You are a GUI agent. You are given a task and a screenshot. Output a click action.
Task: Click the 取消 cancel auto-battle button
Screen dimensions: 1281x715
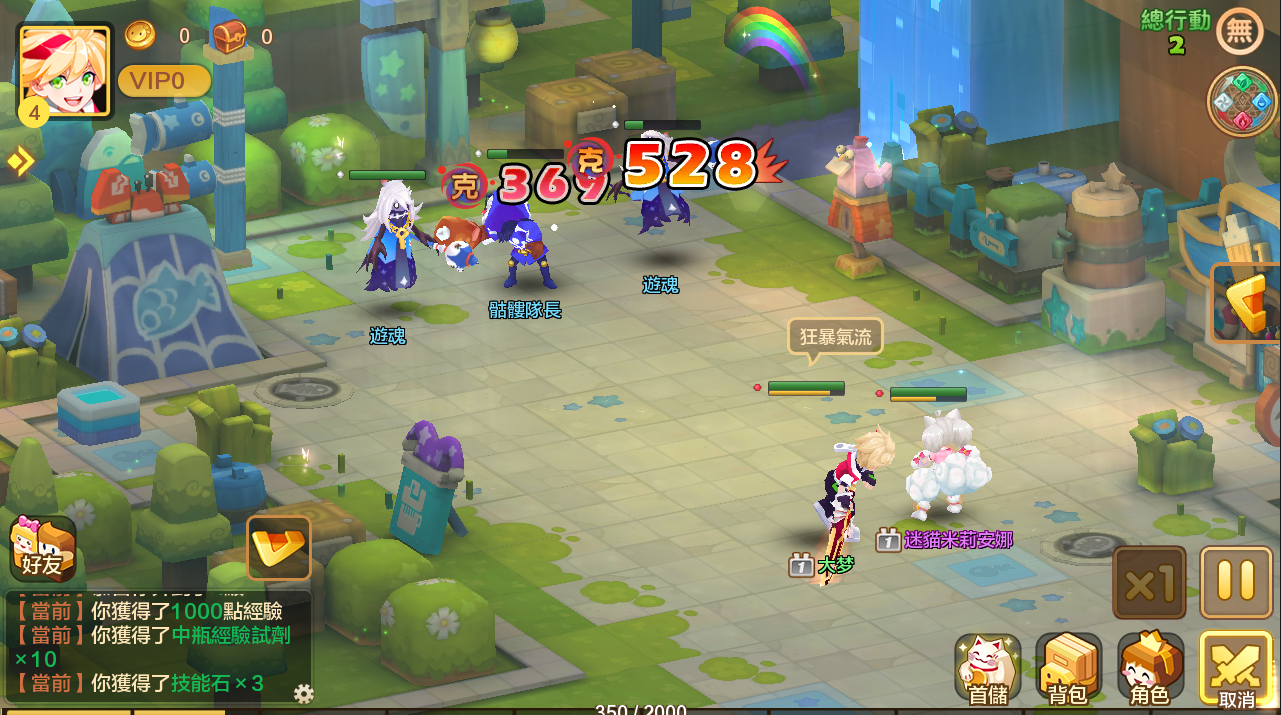pyautogui.click(x=1235, y=669)
